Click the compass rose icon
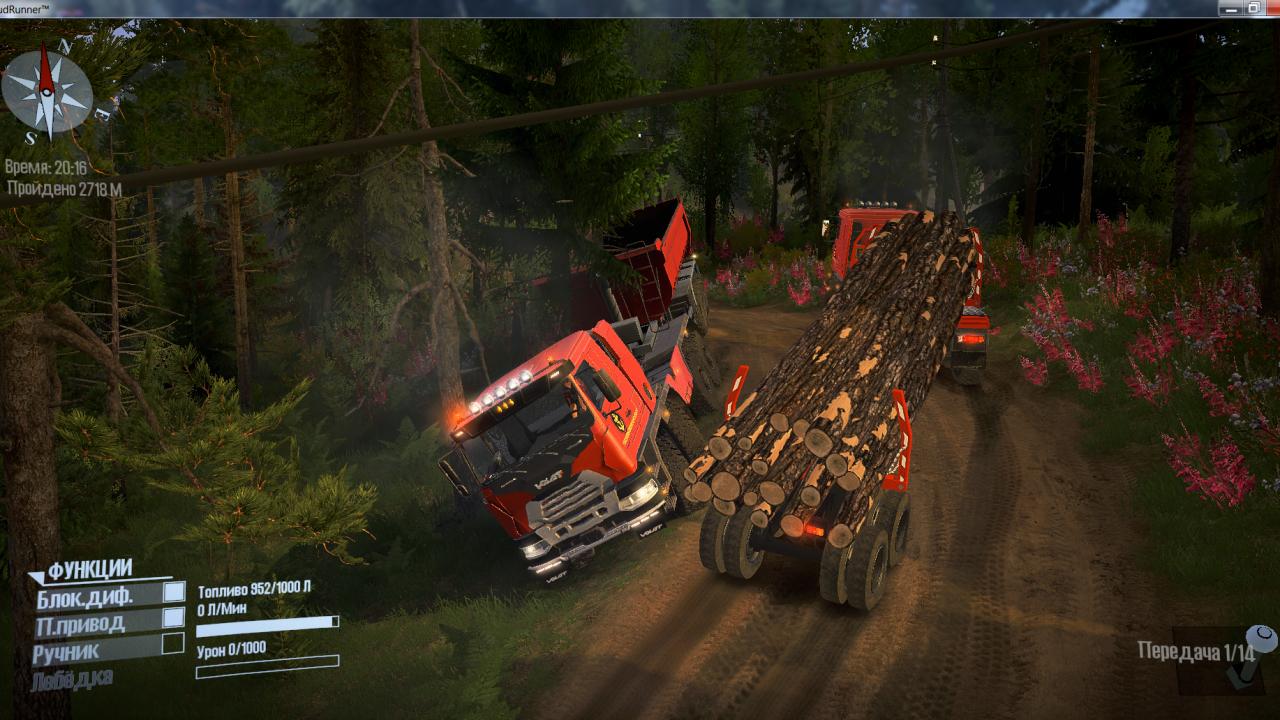Image resolution: width=1280 pixels, height=720 pixels. point(46,92)
